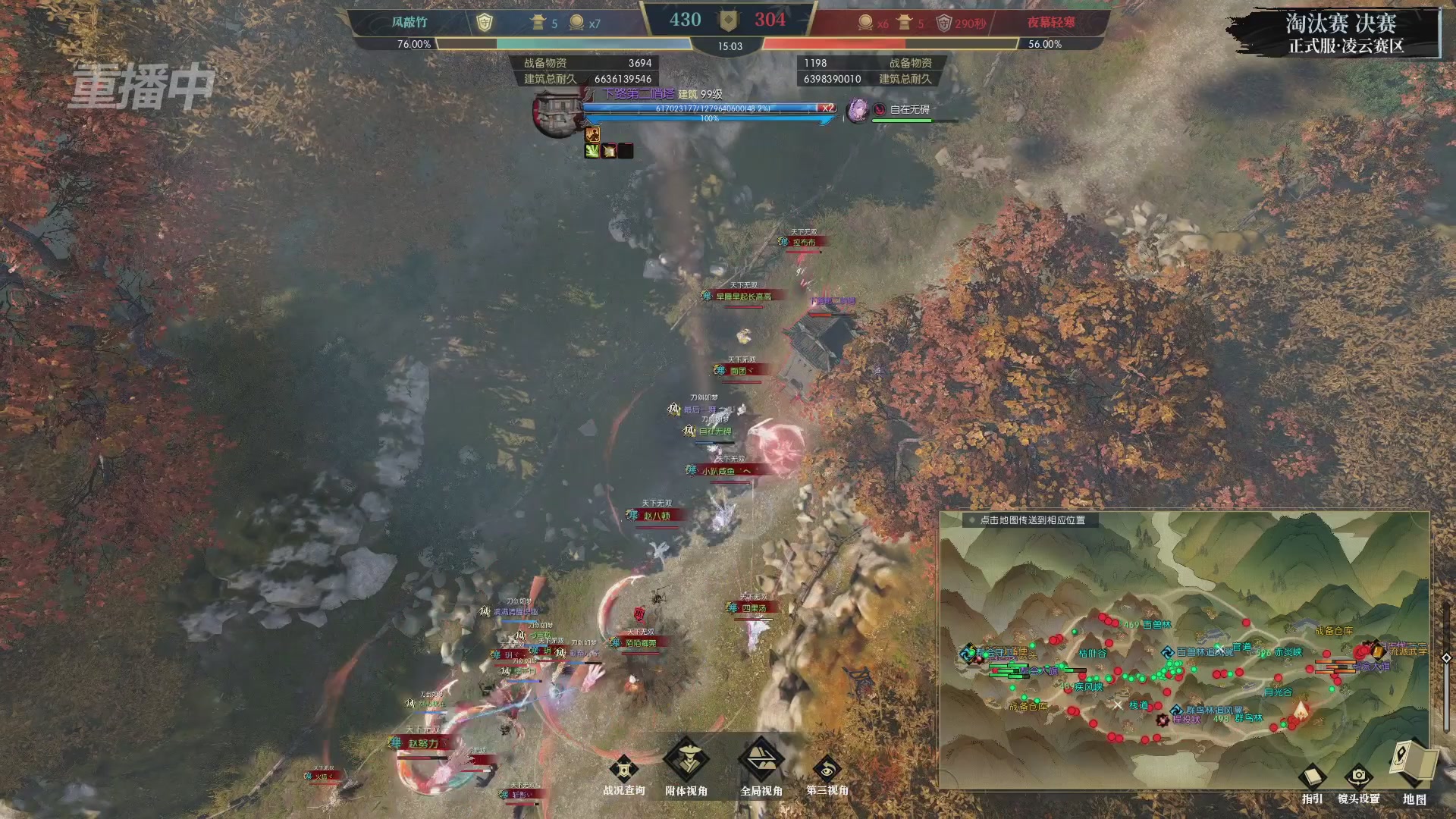Click the 疾风峡 map location
This screenshot has height=819, width=1456.
click(x=1088, y=687)
